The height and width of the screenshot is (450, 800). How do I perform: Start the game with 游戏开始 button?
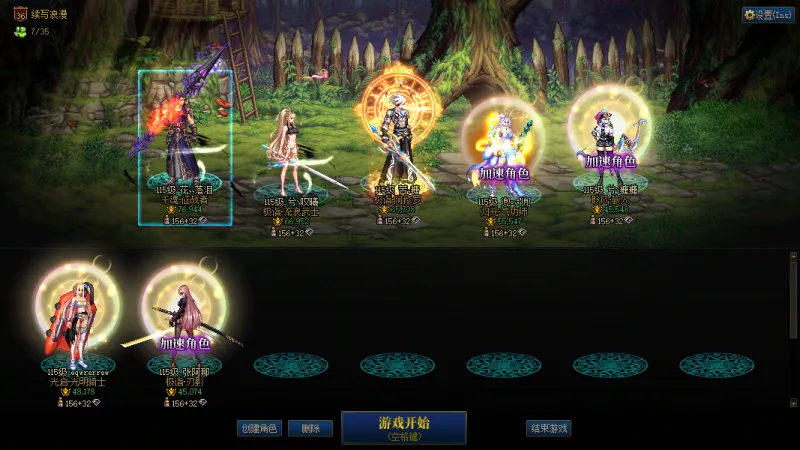pyautogui.click(x=404, y=427)
